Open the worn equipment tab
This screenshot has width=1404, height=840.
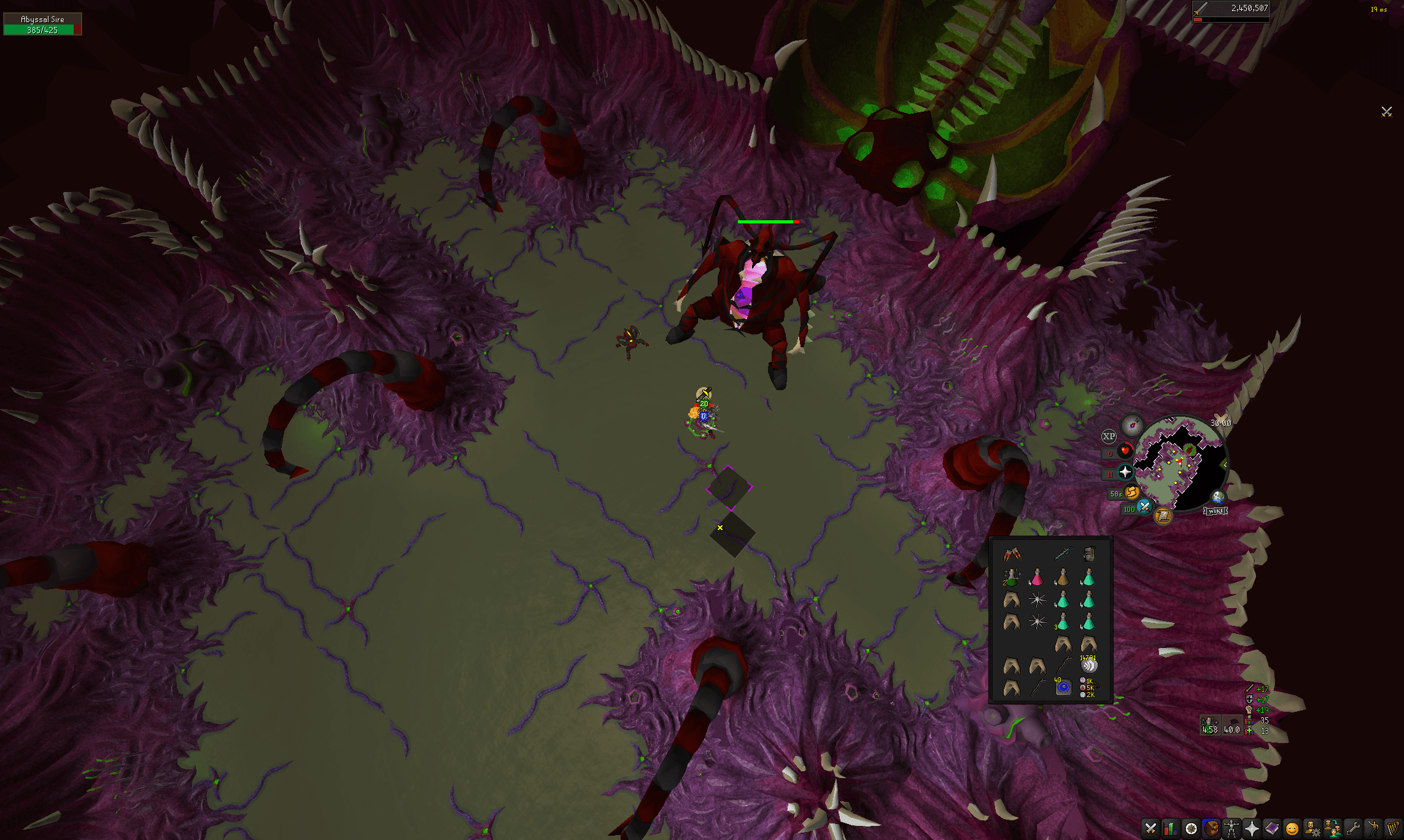point(1231,829)
